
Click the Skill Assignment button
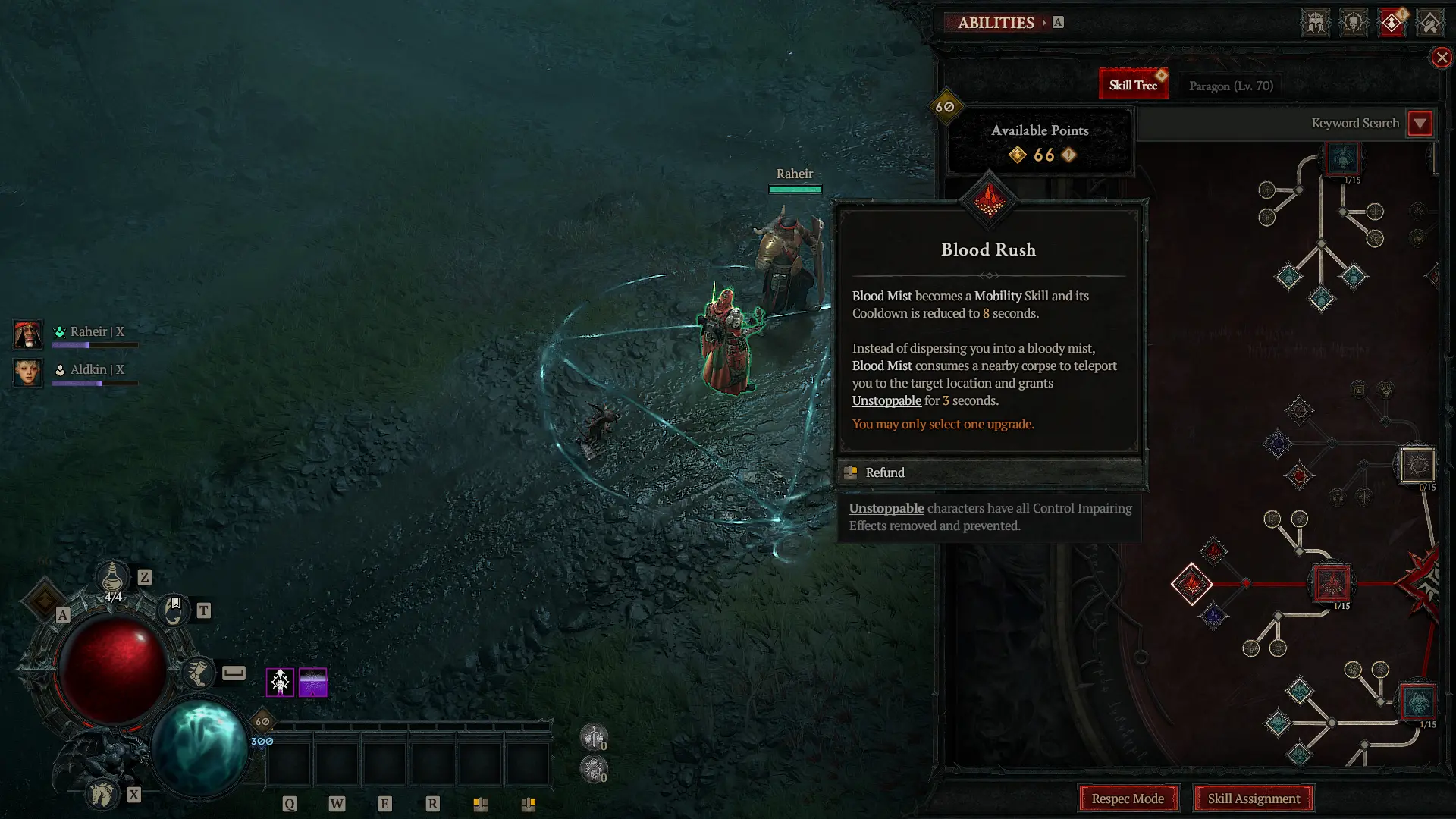(x=1253, y=799)
